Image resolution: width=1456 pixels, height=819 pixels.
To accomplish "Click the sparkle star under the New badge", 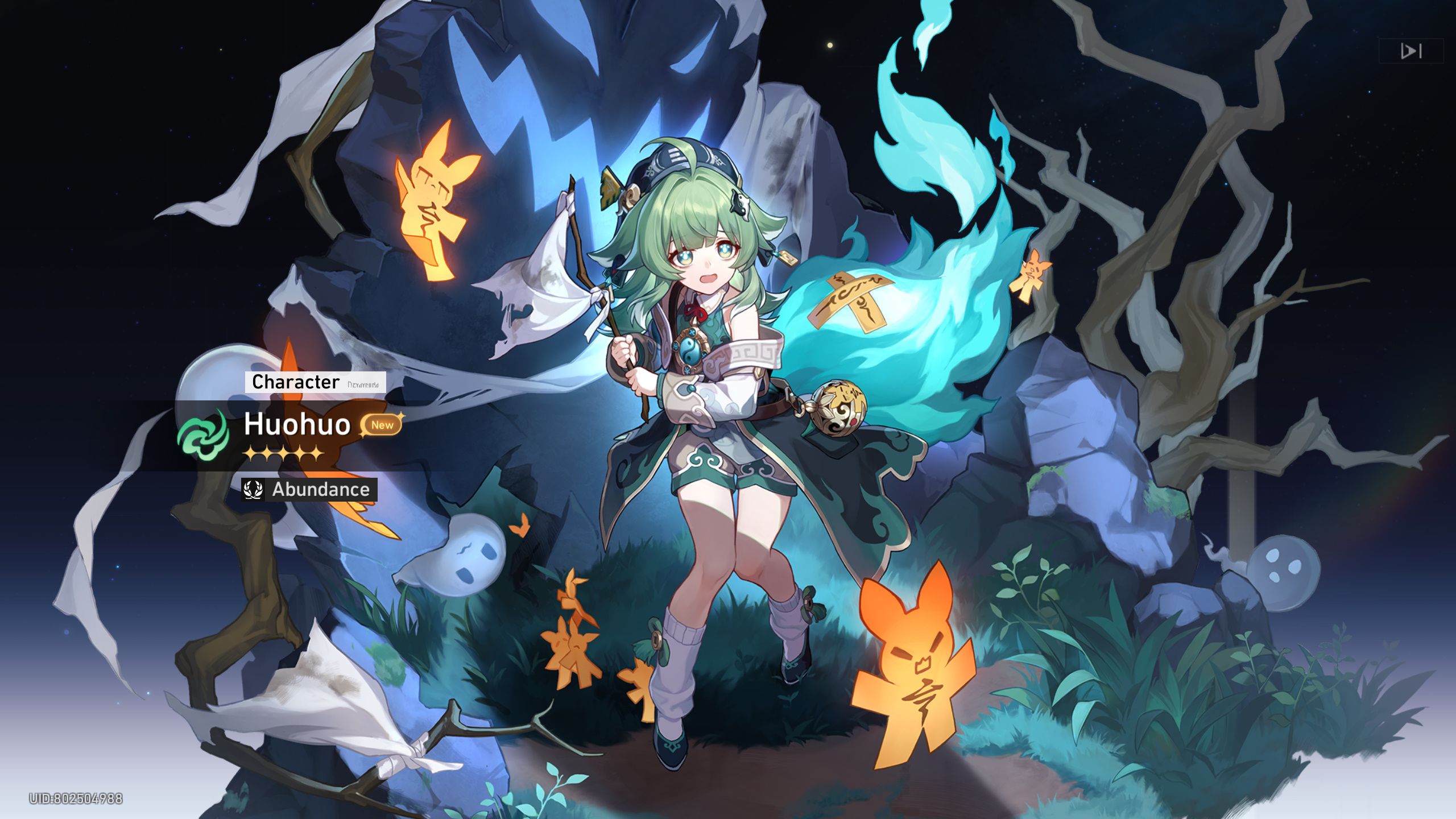I will coord(363,436).
